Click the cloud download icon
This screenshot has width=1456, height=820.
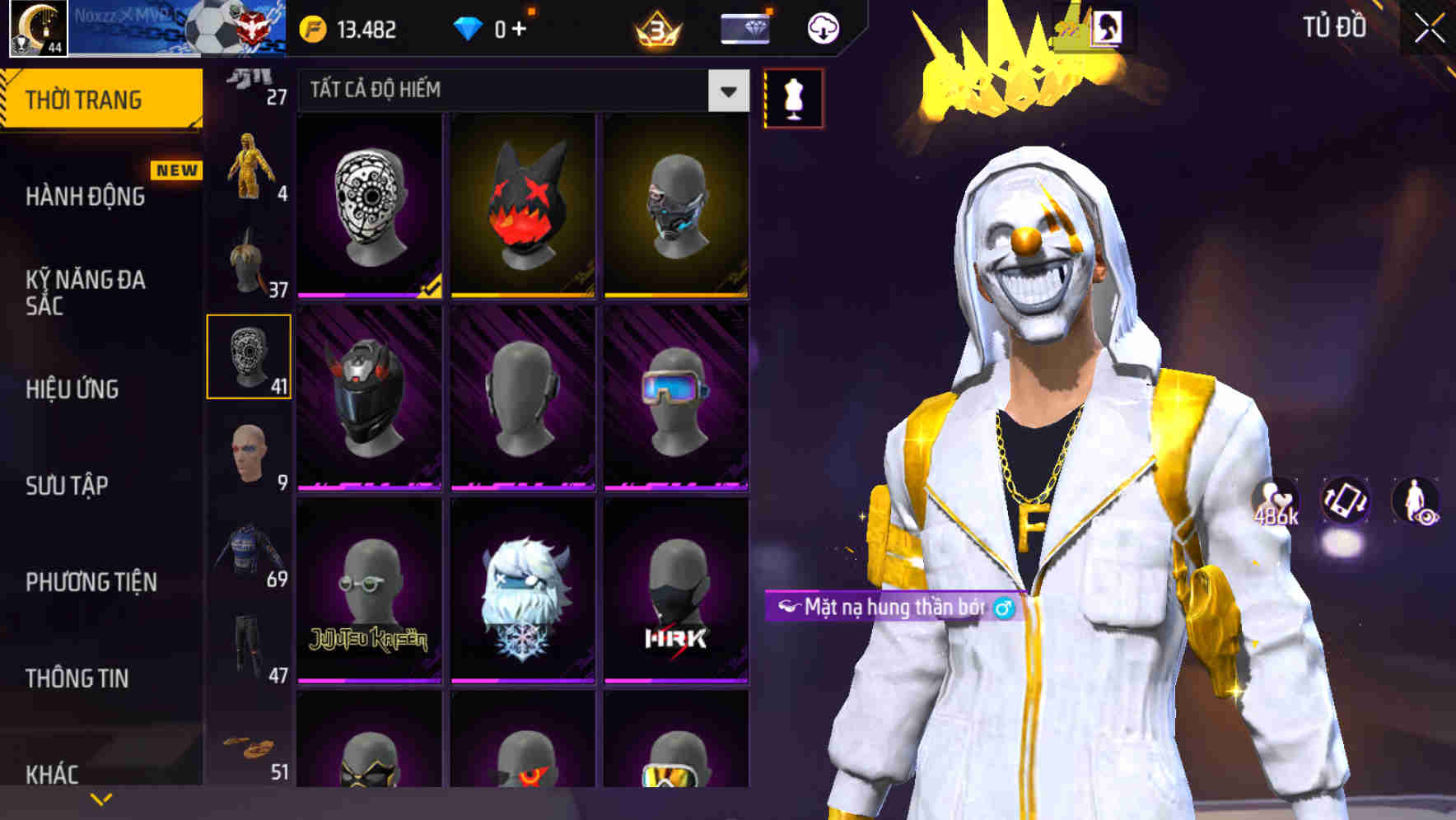(822, 27)
